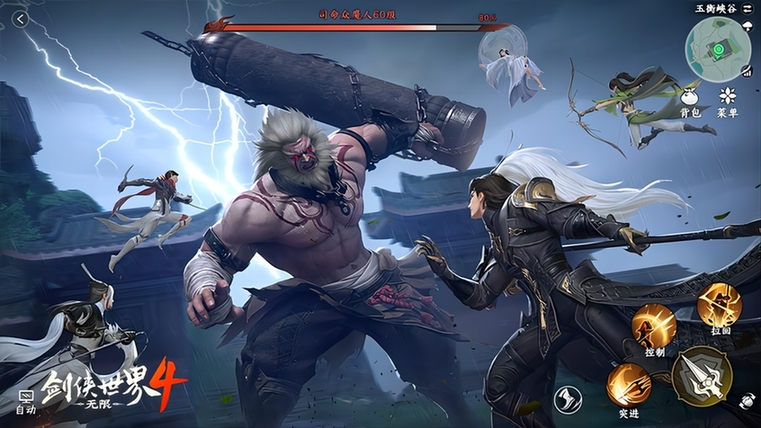Activate the 控制 control skill
The height and width of the screenshot is (428, 761).
[x=653, y=326]
